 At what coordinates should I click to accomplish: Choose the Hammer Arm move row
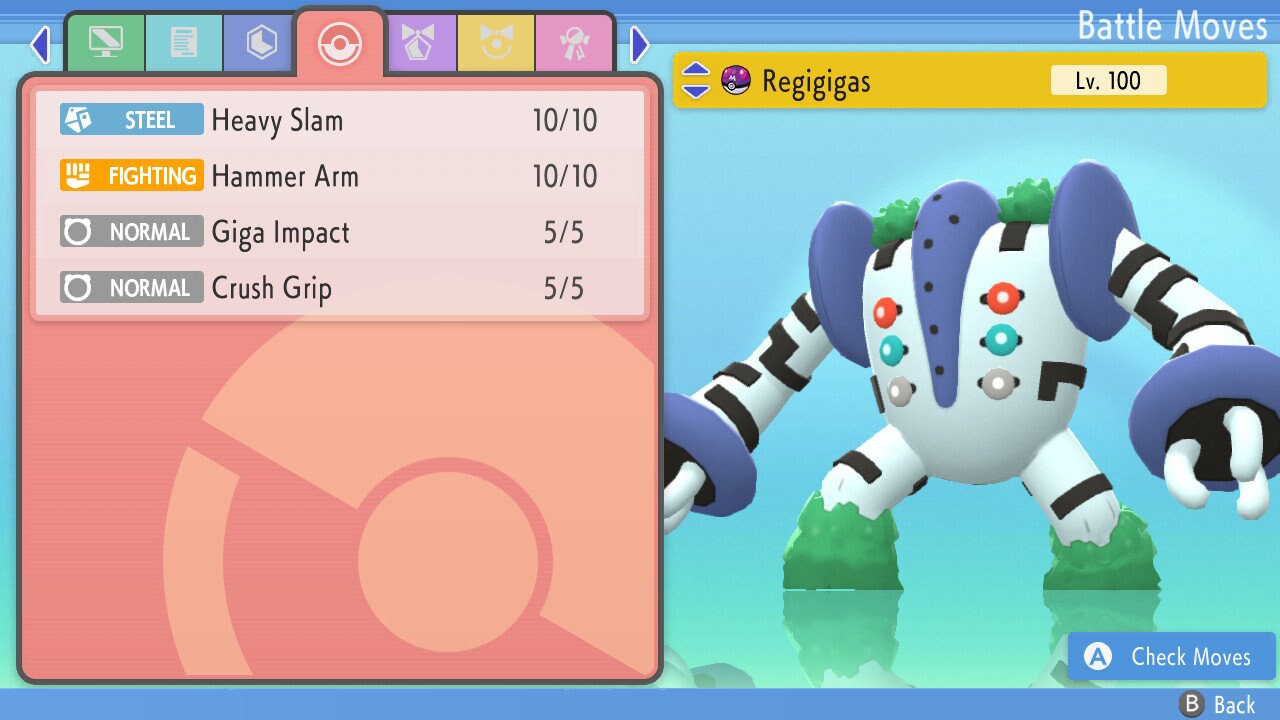pos(340,177)
